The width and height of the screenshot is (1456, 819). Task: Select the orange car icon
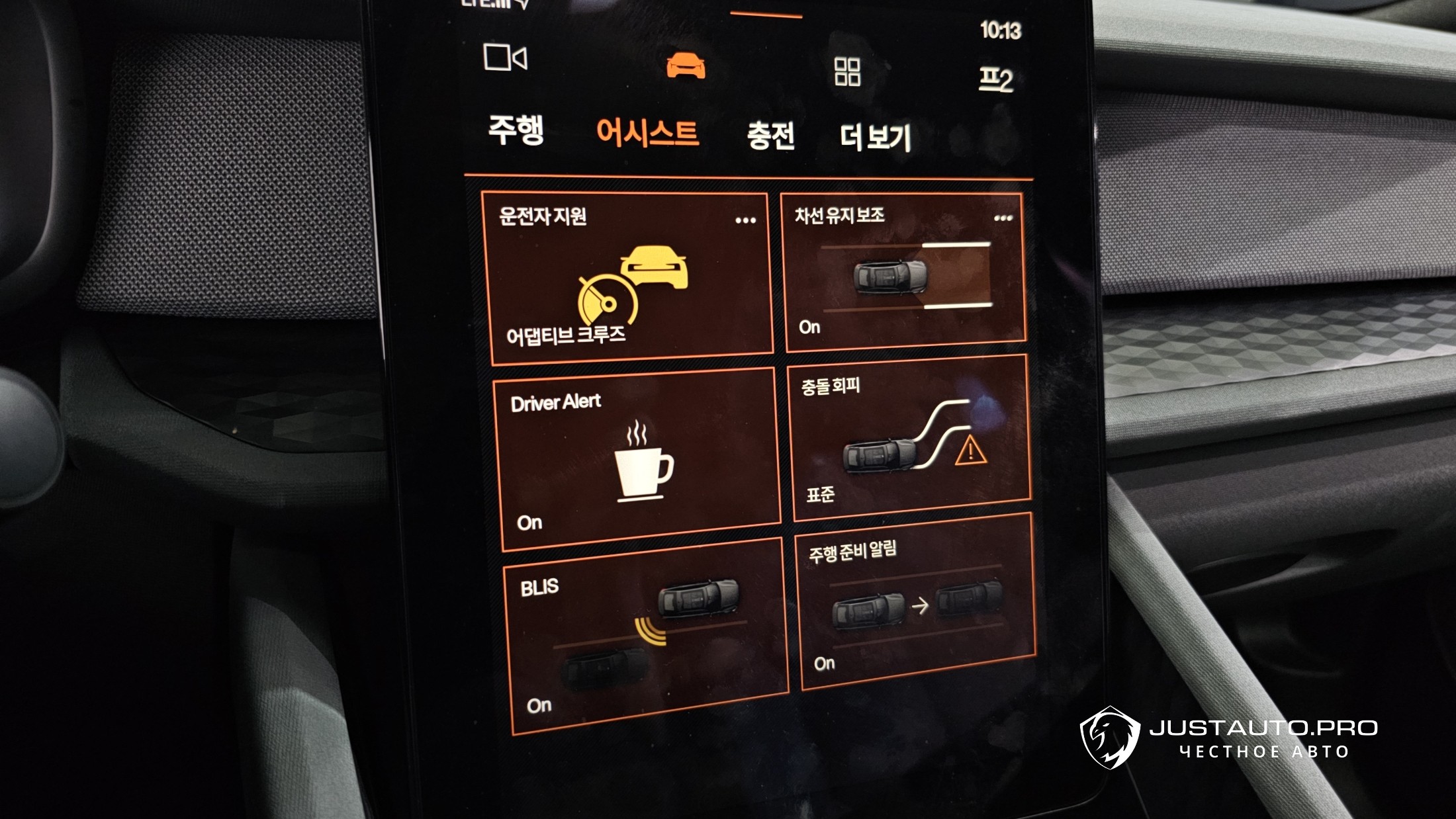[x=686, y=65]
